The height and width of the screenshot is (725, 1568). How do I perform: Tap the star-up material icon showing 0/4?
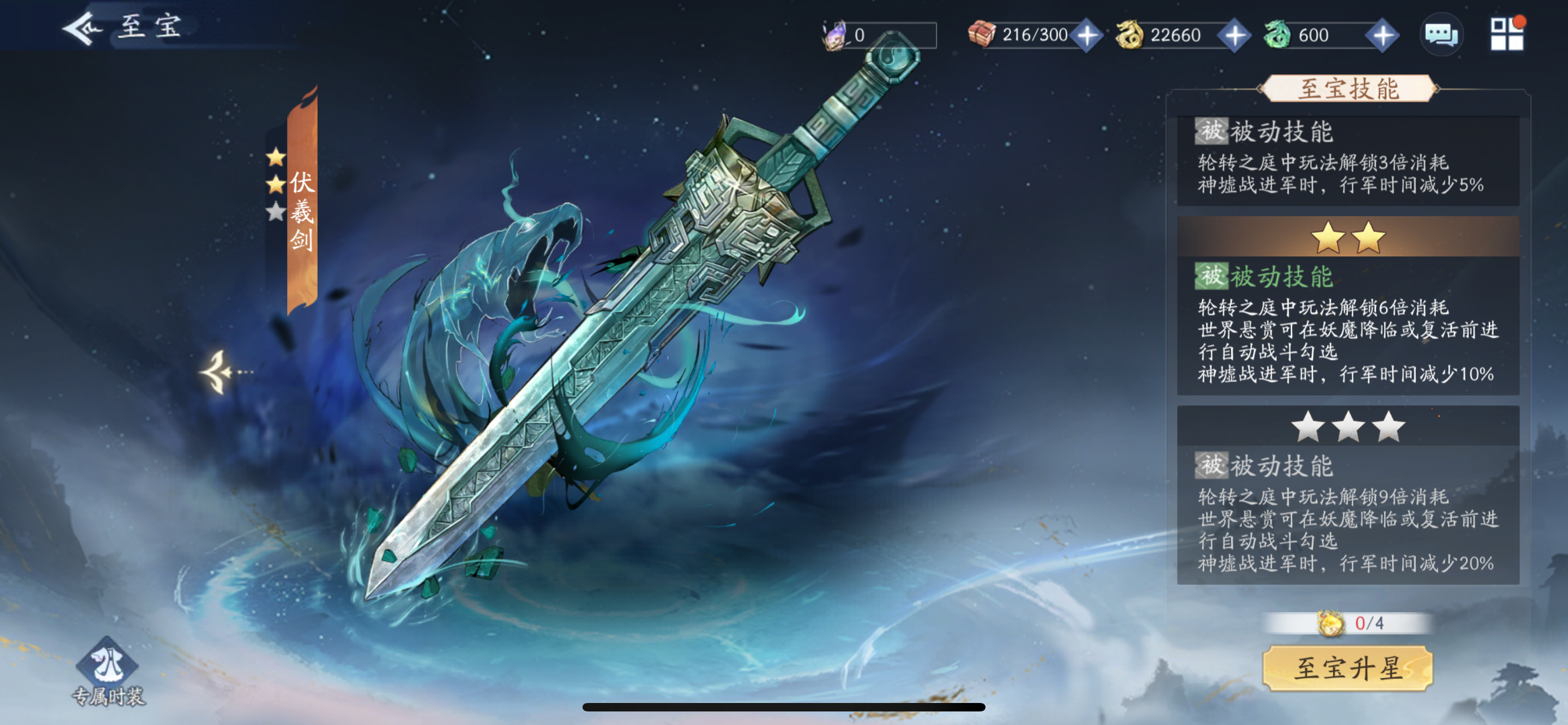coord(1330,623)
